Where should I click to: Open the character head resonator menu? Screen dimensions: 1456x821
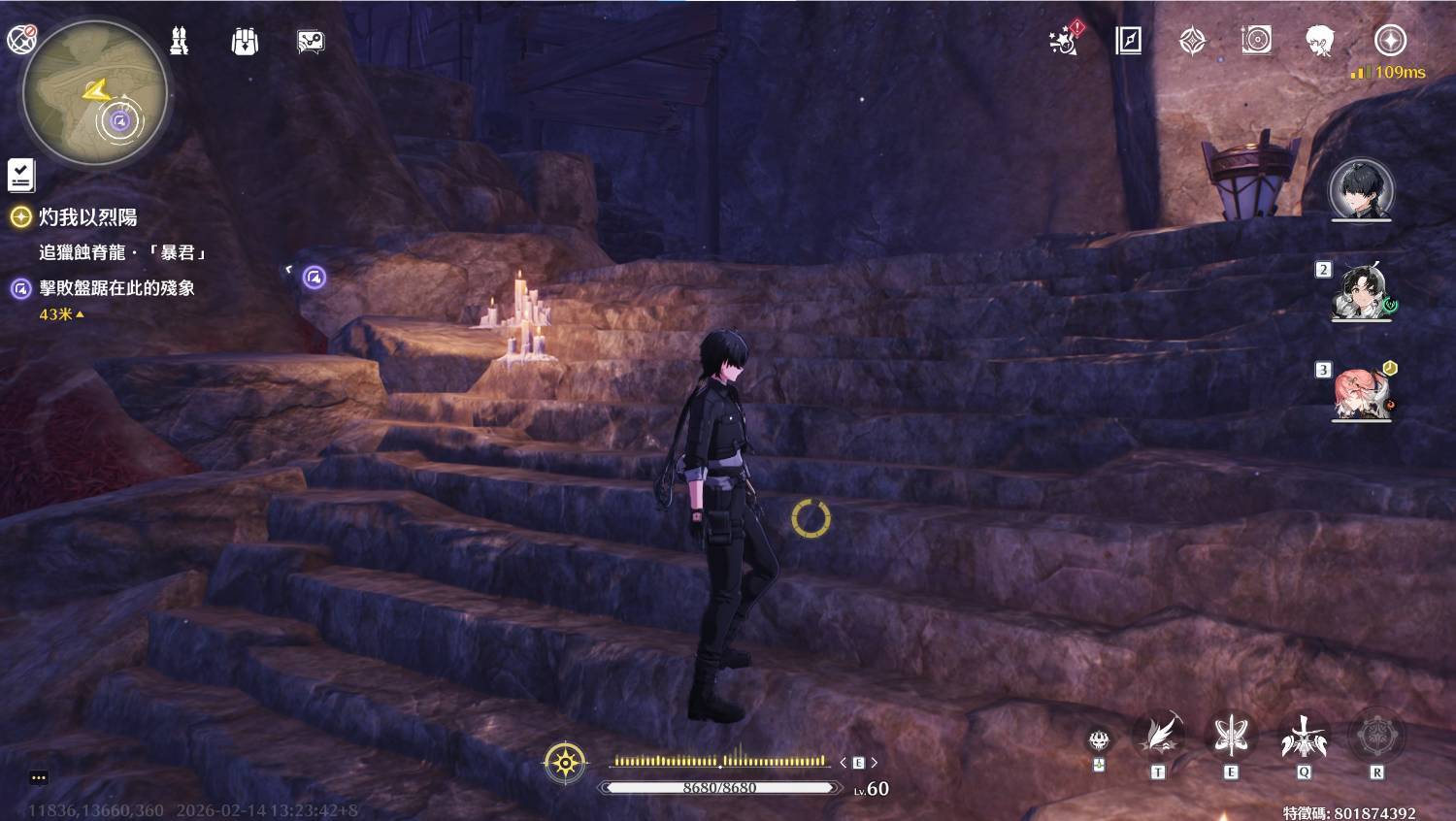tap(1319, 41)
